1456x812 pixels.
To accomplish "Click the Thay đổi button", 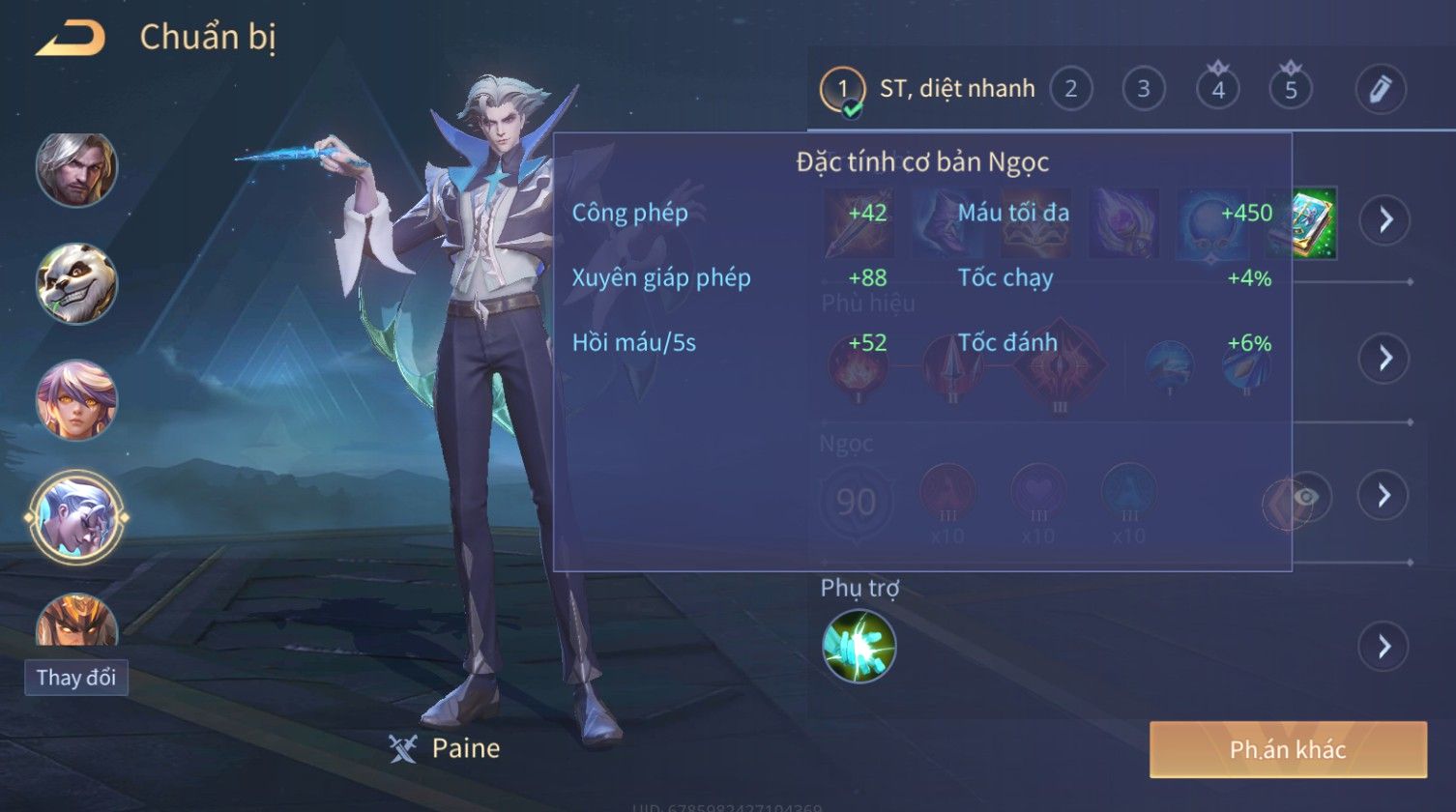I will click(x=76, y=678).
